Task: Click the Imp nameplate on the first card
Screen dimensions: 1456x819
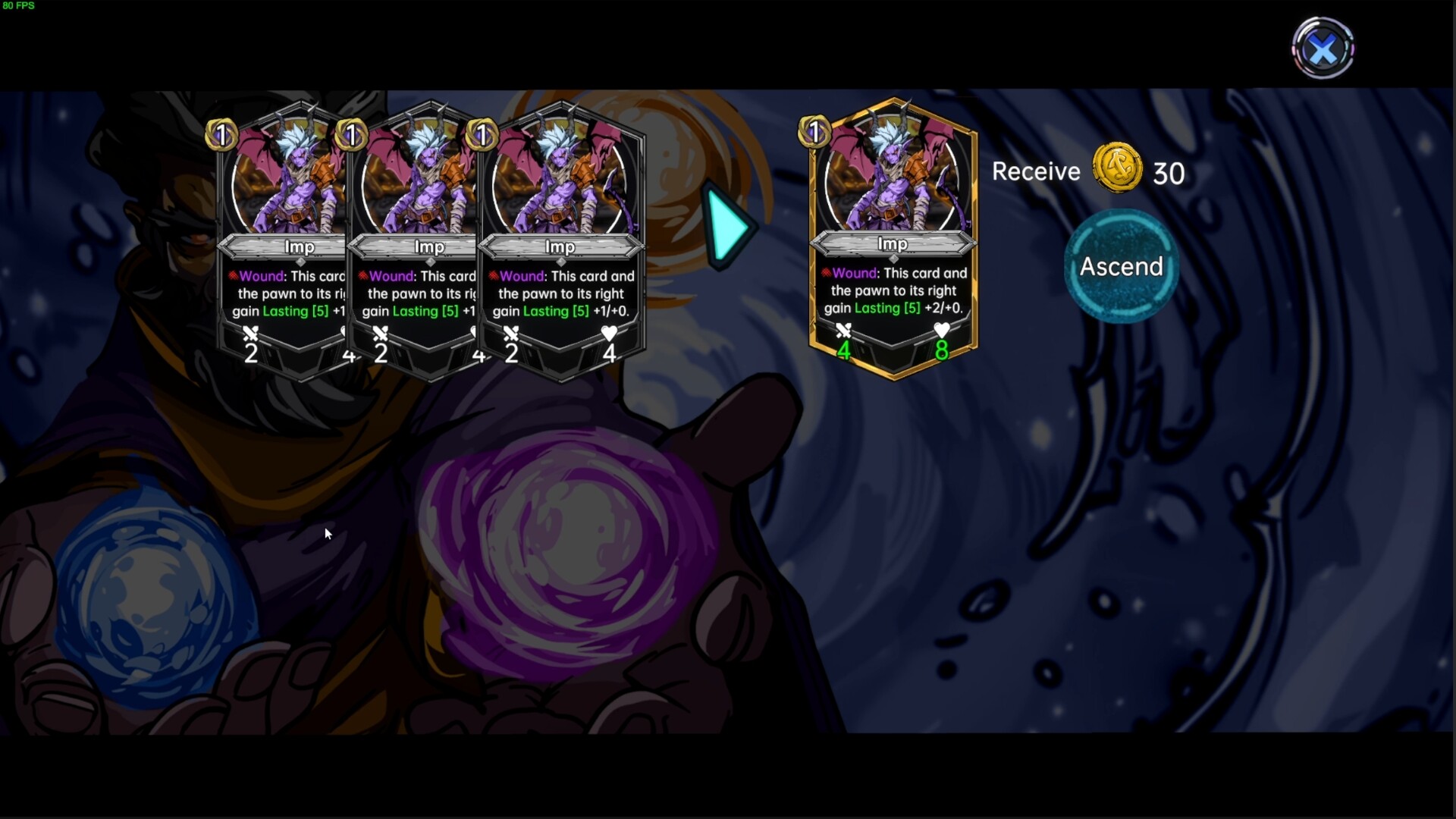Action: pyautogui.click(x=301, y=247)
